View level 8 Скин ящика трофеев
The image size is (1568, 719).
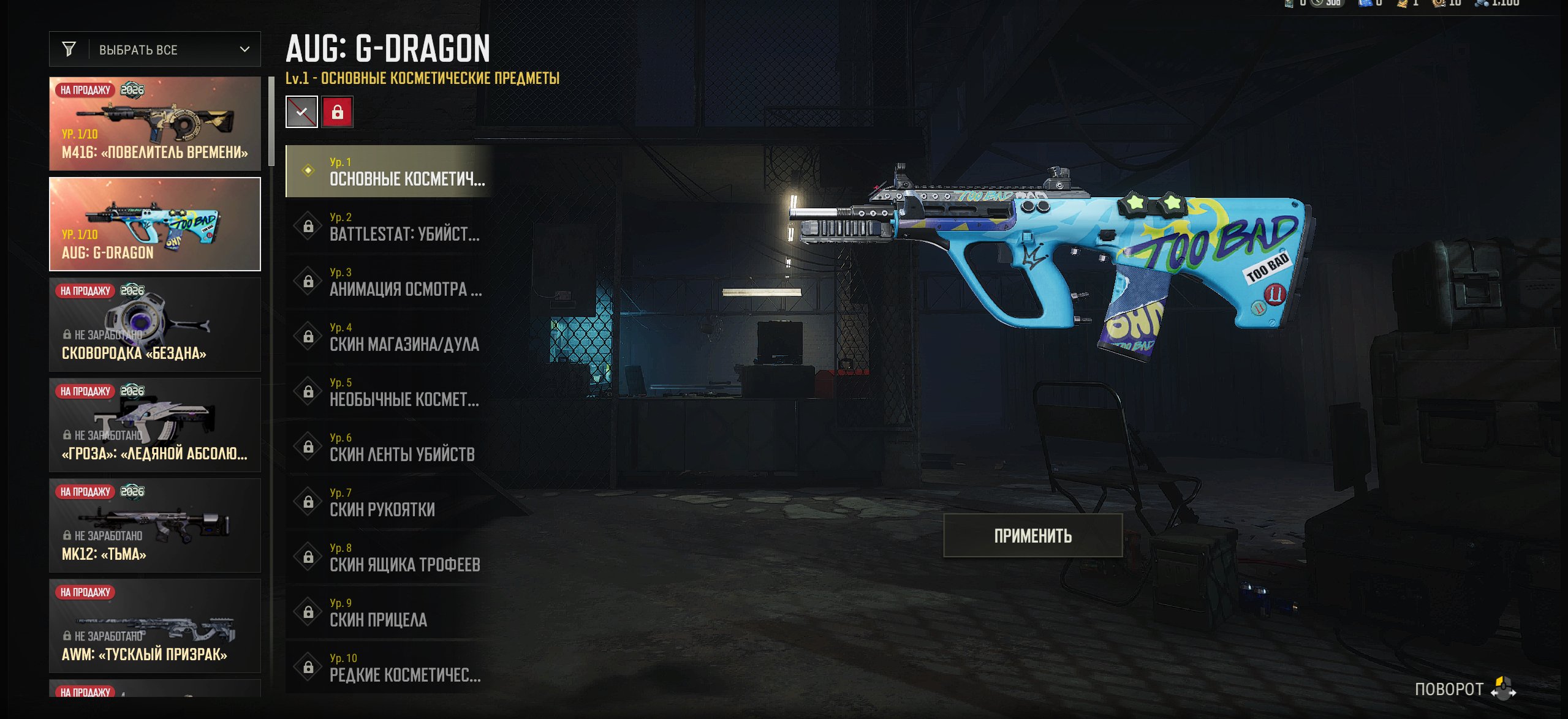click(x=390, y=557)
